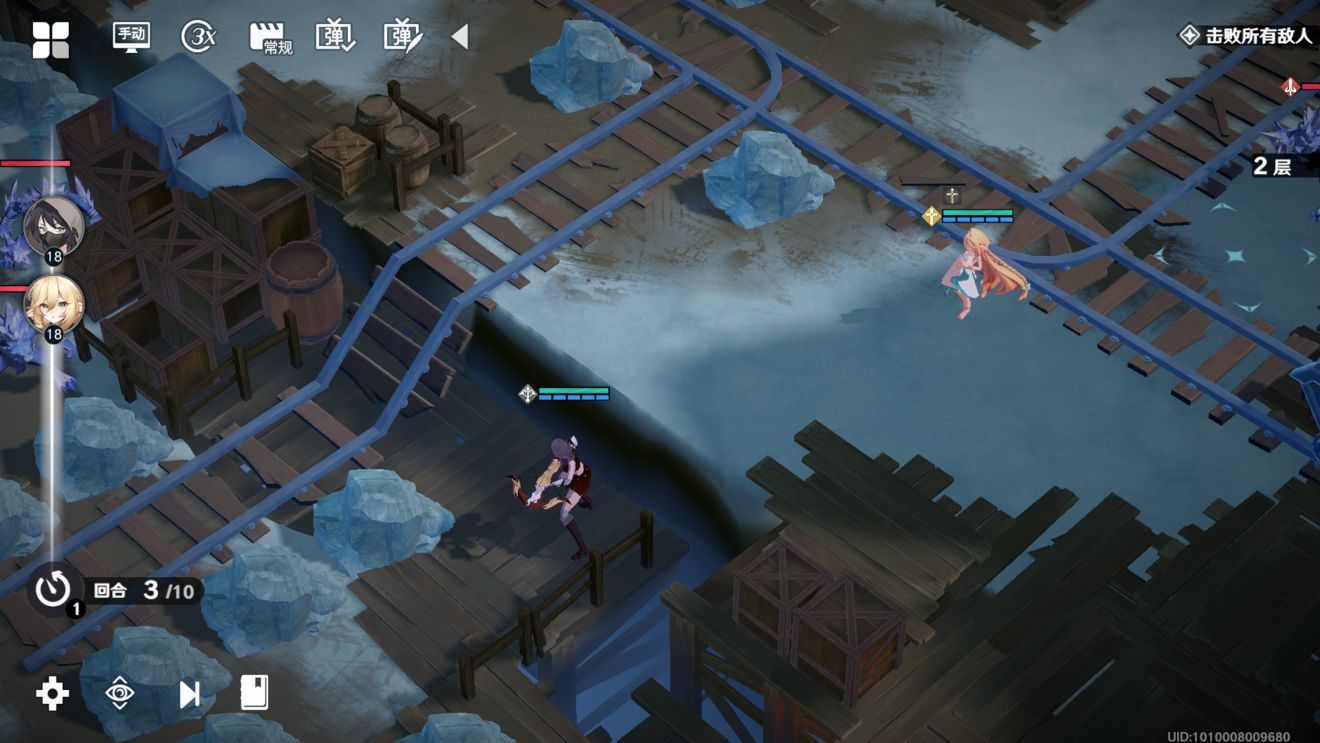Toggle the eye view-height control

[120, 693]
